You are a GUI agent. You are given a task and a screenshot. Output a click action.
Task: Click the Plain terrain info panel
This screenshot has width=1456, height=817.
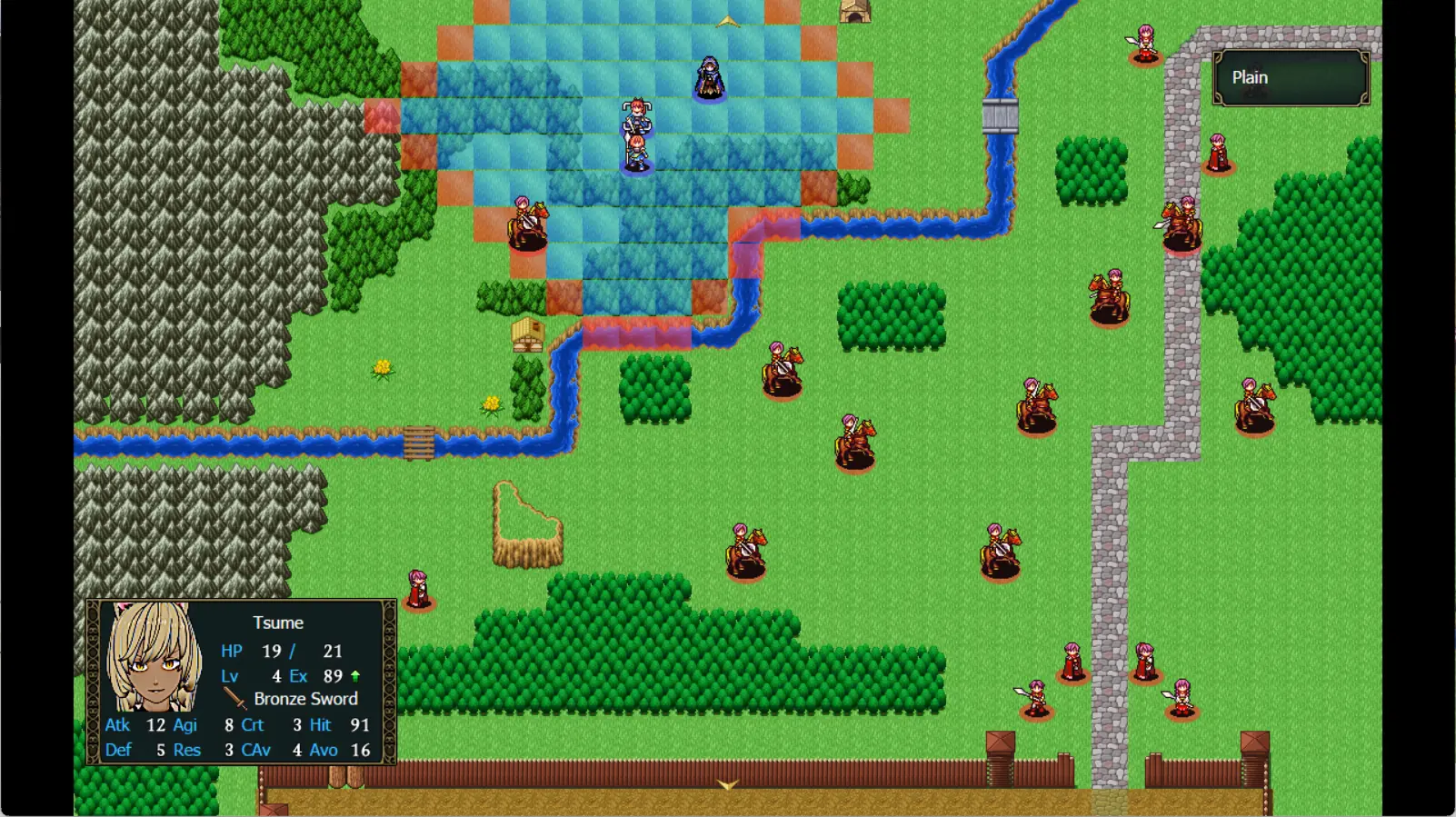1291,78
